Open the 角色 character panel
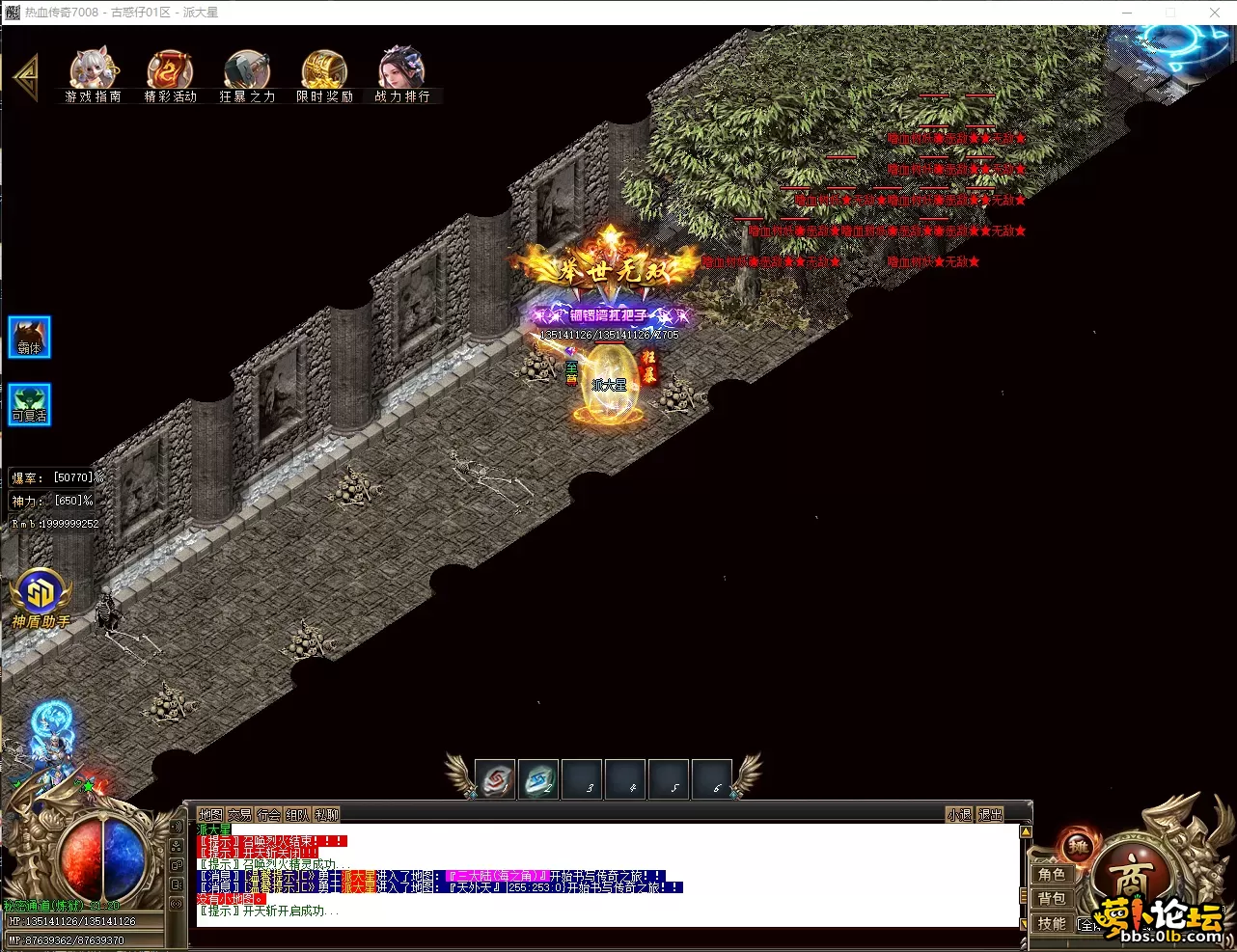The height and width of the screenshot is (952, 1237). pos(1052,875)
